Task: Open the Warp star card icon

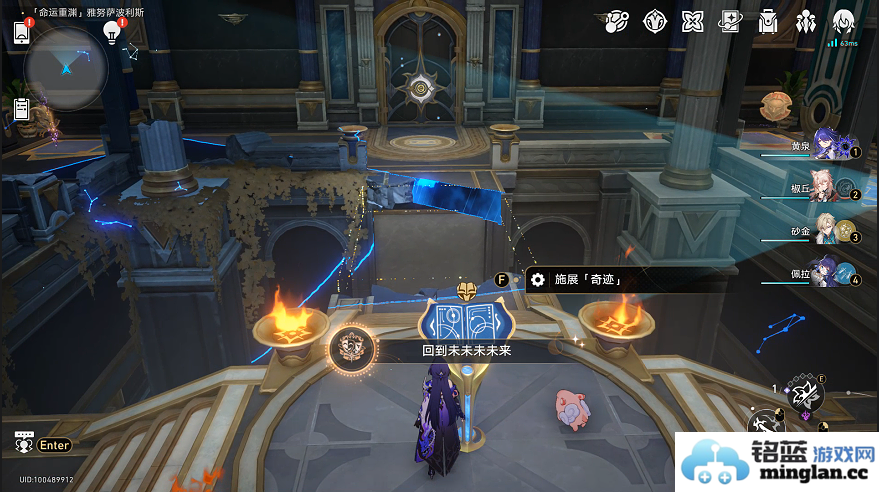Action: (x=731, y=21)
